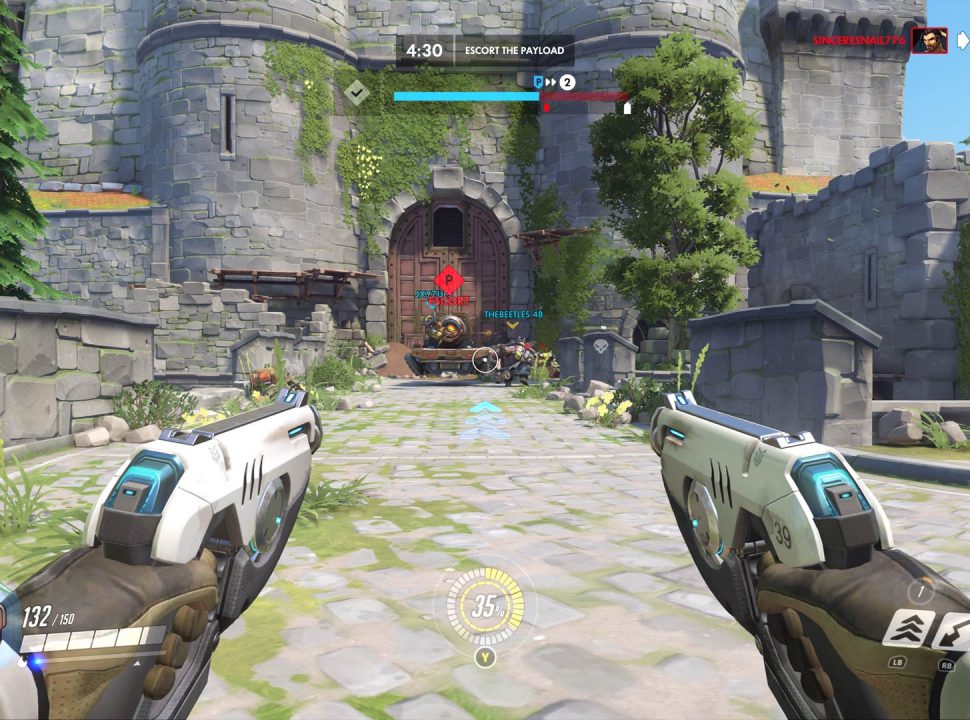Image resolution: width=970 pixels, height=720 pixels.
Task: Trigger the Recall ability icon
Action: (954, 630)
